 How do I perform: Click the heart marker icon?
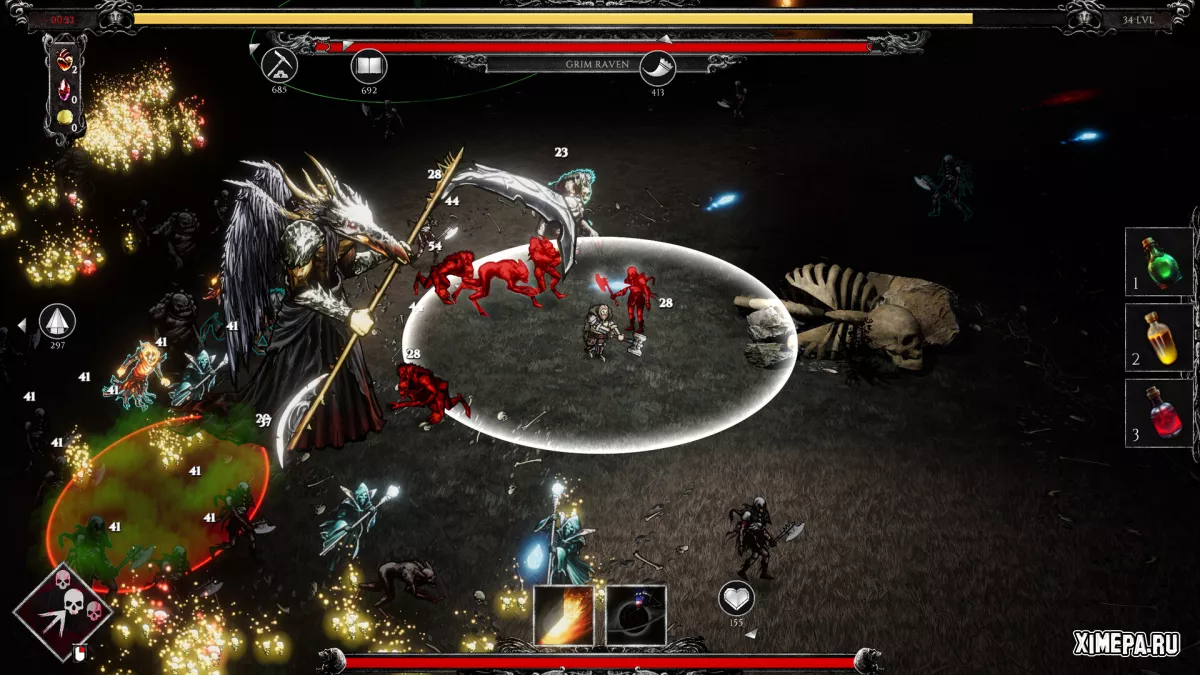coord(737,598)
